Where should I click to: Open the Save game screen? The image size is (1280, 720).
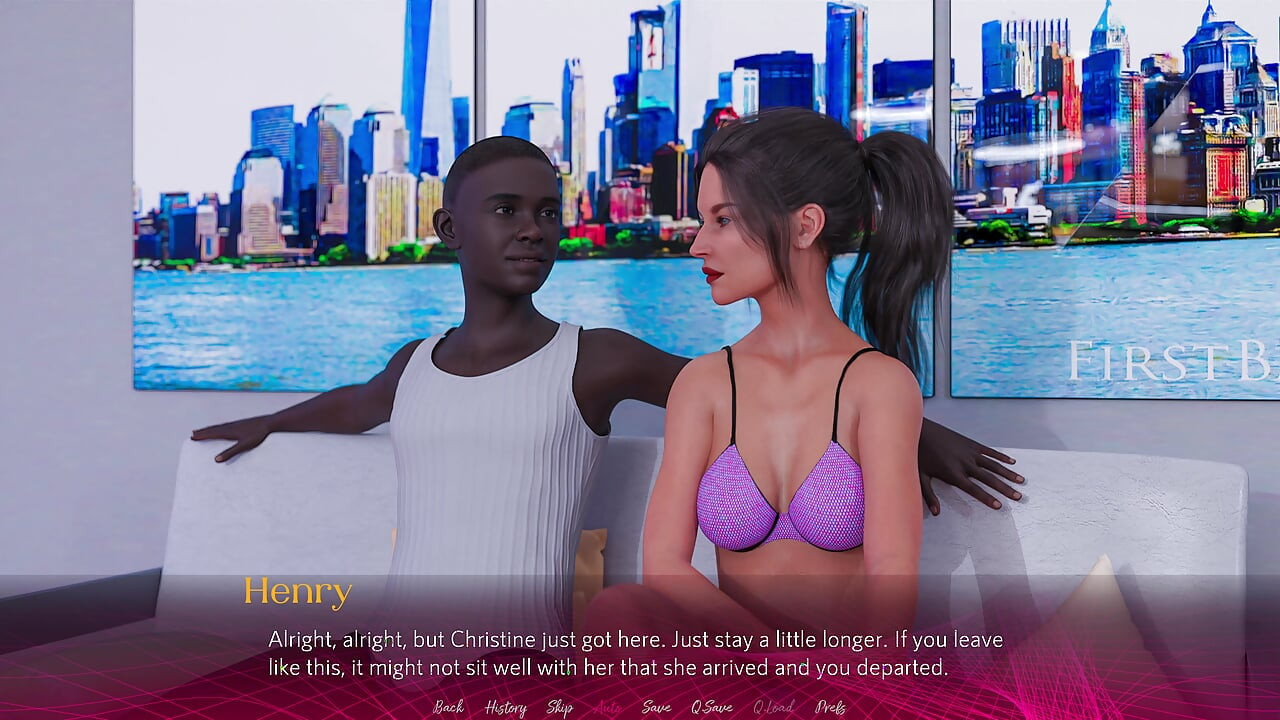tap(656, 707)
